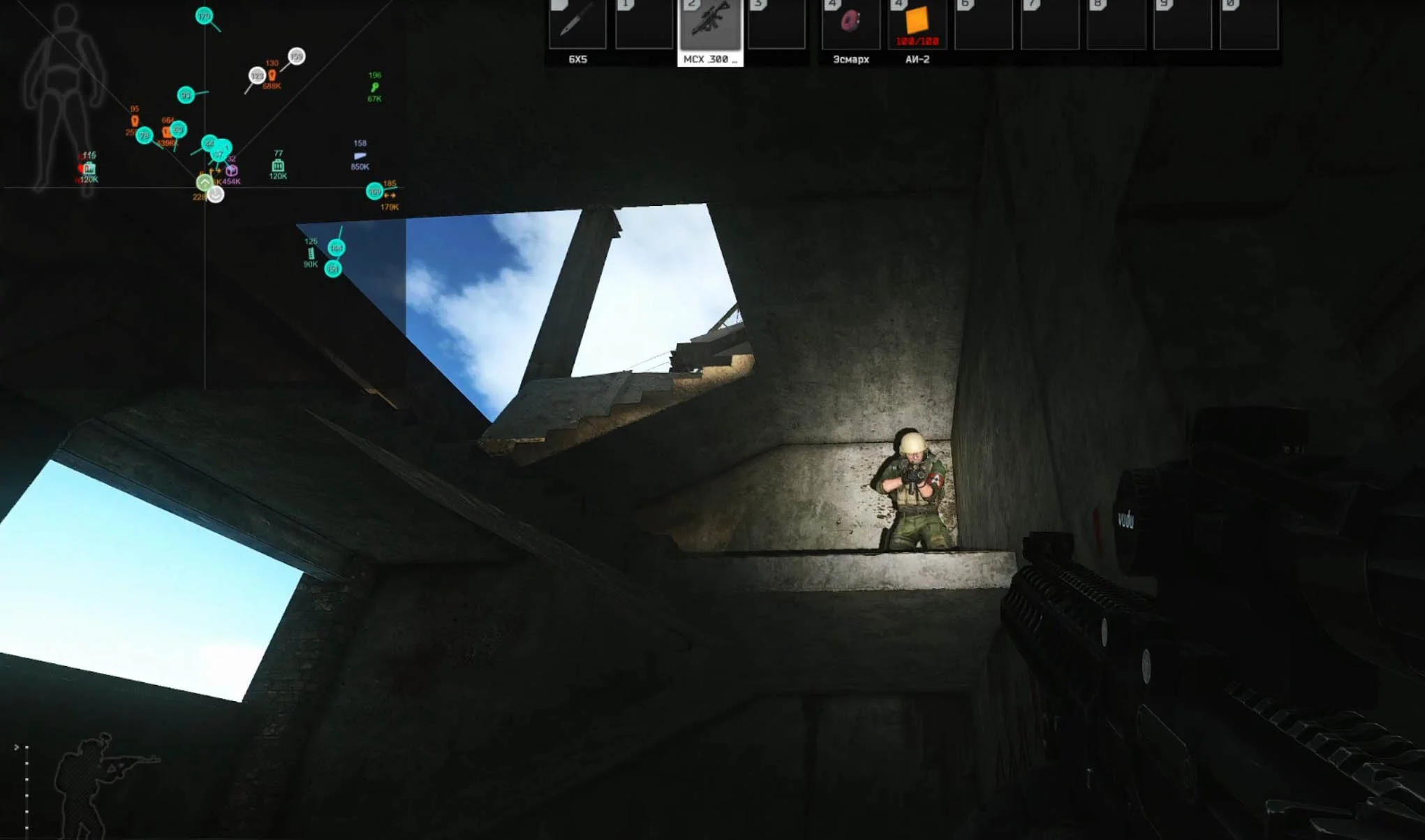Click the green key marker labeled 67K
Viewport: 1425px width, 840px height.
tap(375, 87)
